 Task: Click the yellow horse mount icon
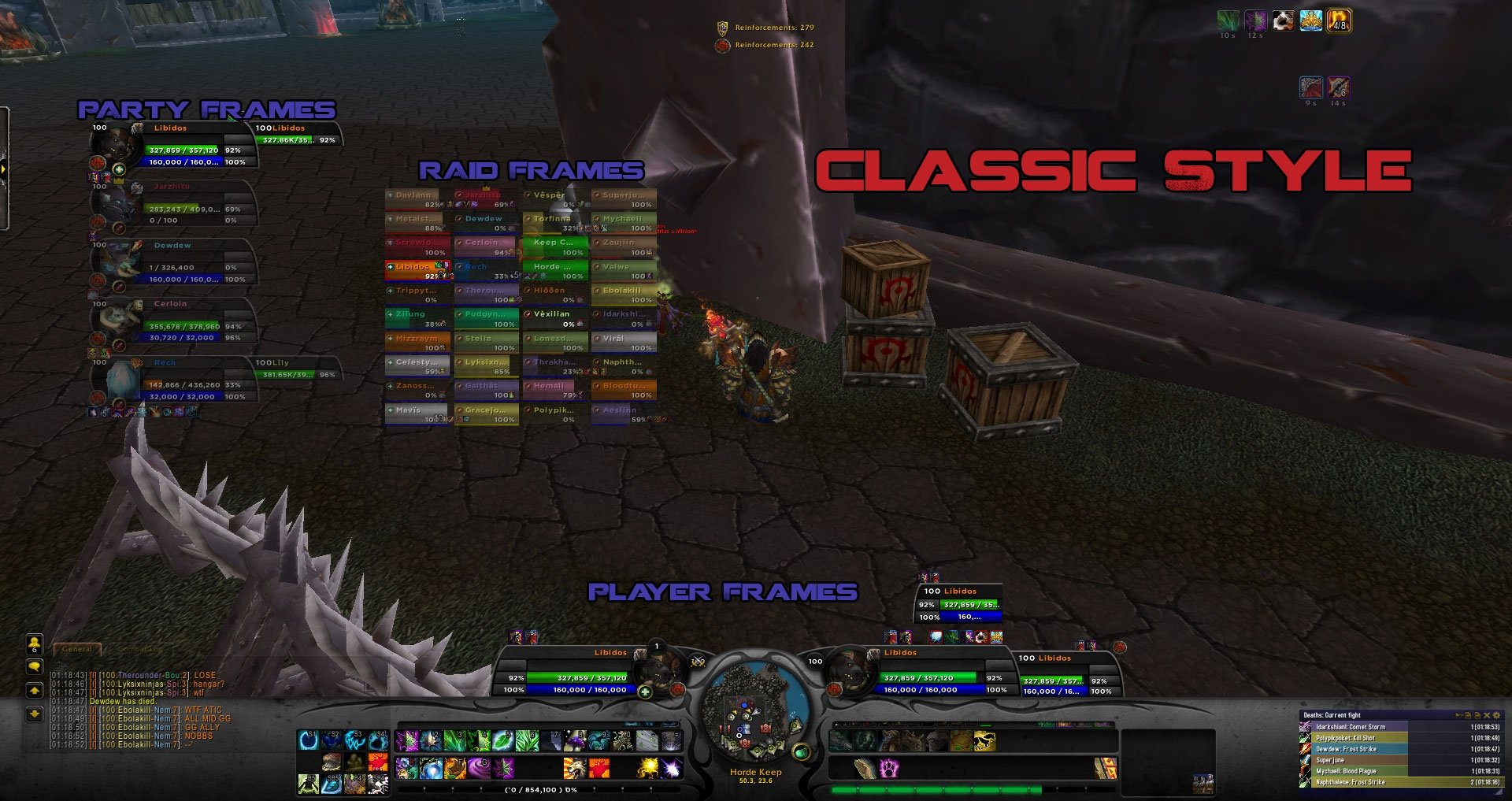[x=984, y=741]
